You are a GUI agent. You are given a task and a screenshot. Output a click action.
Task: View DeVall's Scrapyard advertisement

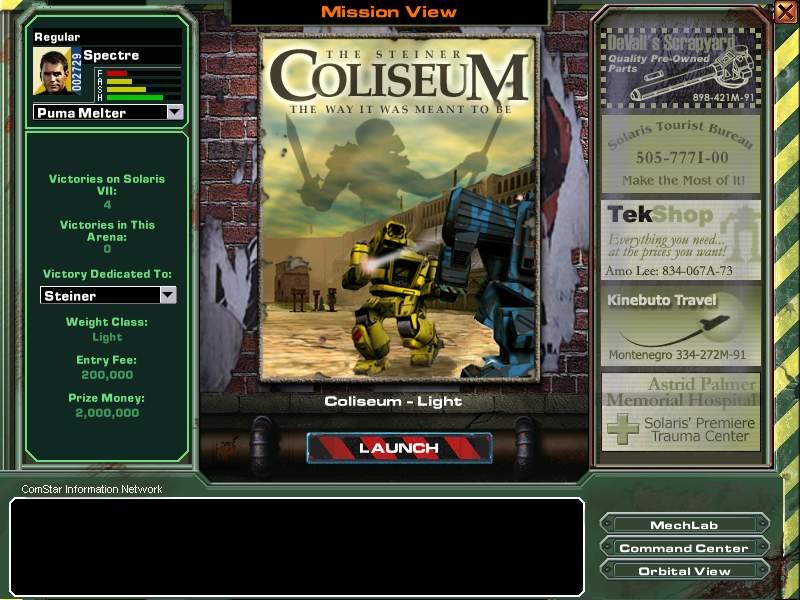click(680, 68)
